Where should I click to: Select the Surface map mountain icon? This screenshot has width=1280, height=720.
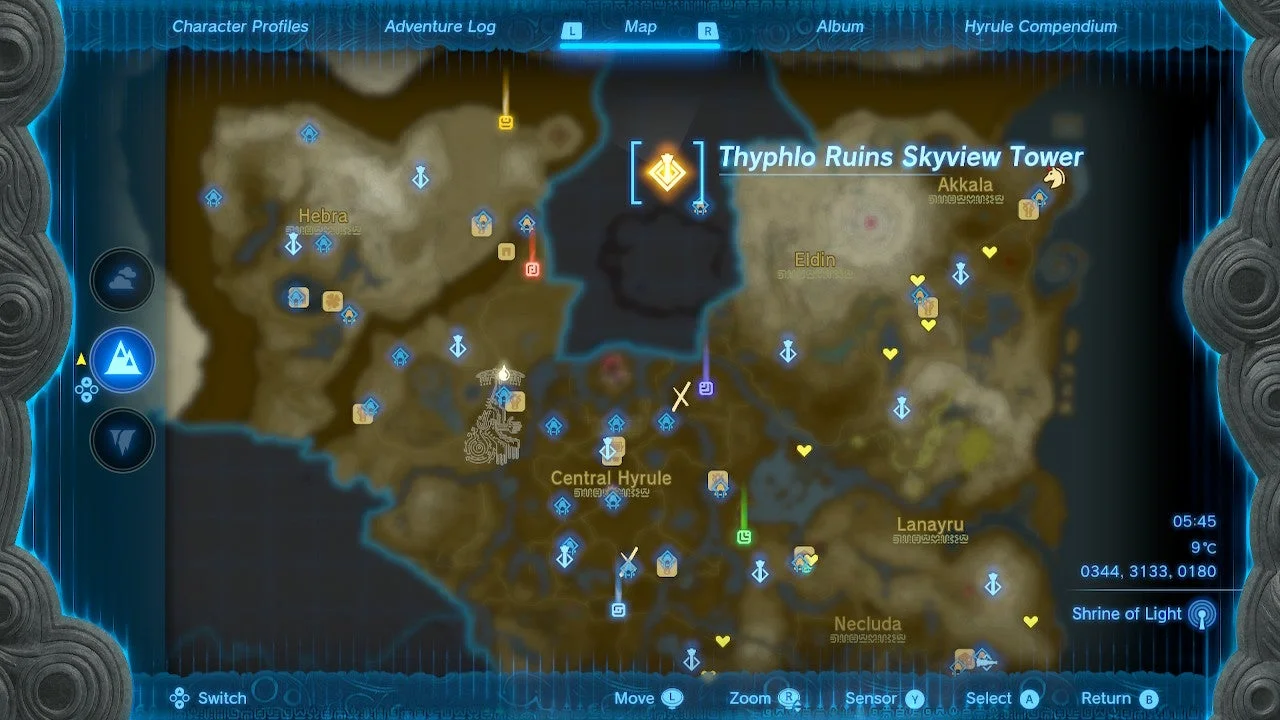tap(122, 360)
